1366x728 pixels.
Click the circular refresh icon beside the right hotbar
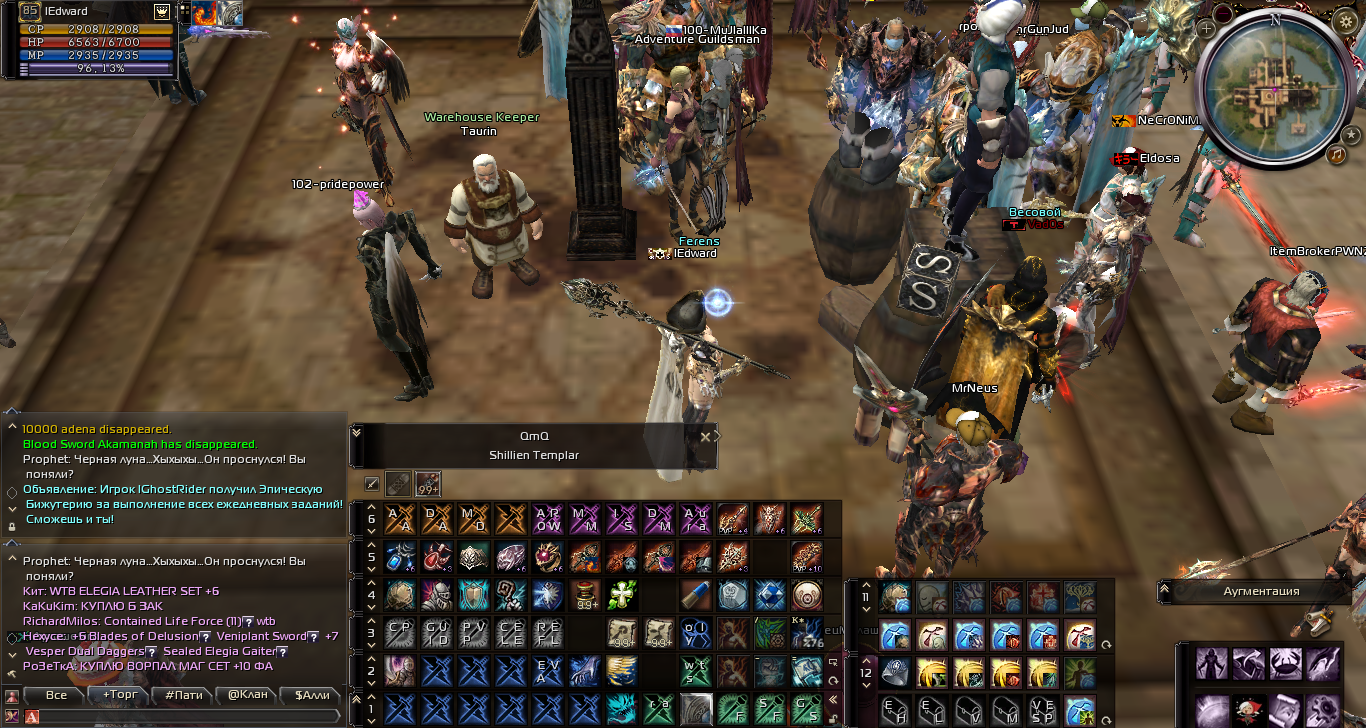click(1106, 644)
